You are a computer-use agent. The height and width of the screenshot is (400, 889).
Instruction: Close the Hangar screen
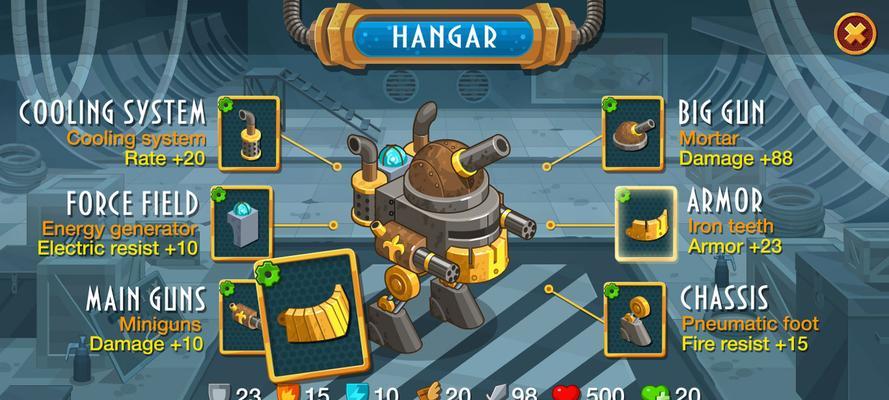[x=854, y=34]
